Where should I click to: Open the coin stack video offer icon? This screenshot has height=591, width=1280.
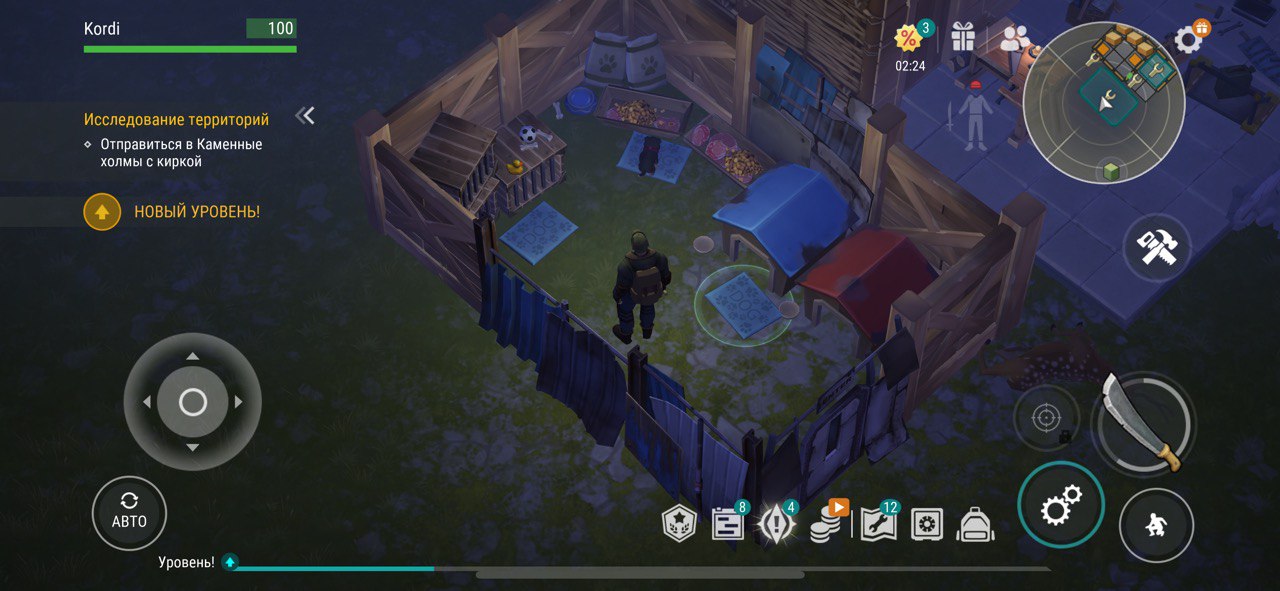click(826, 522)
